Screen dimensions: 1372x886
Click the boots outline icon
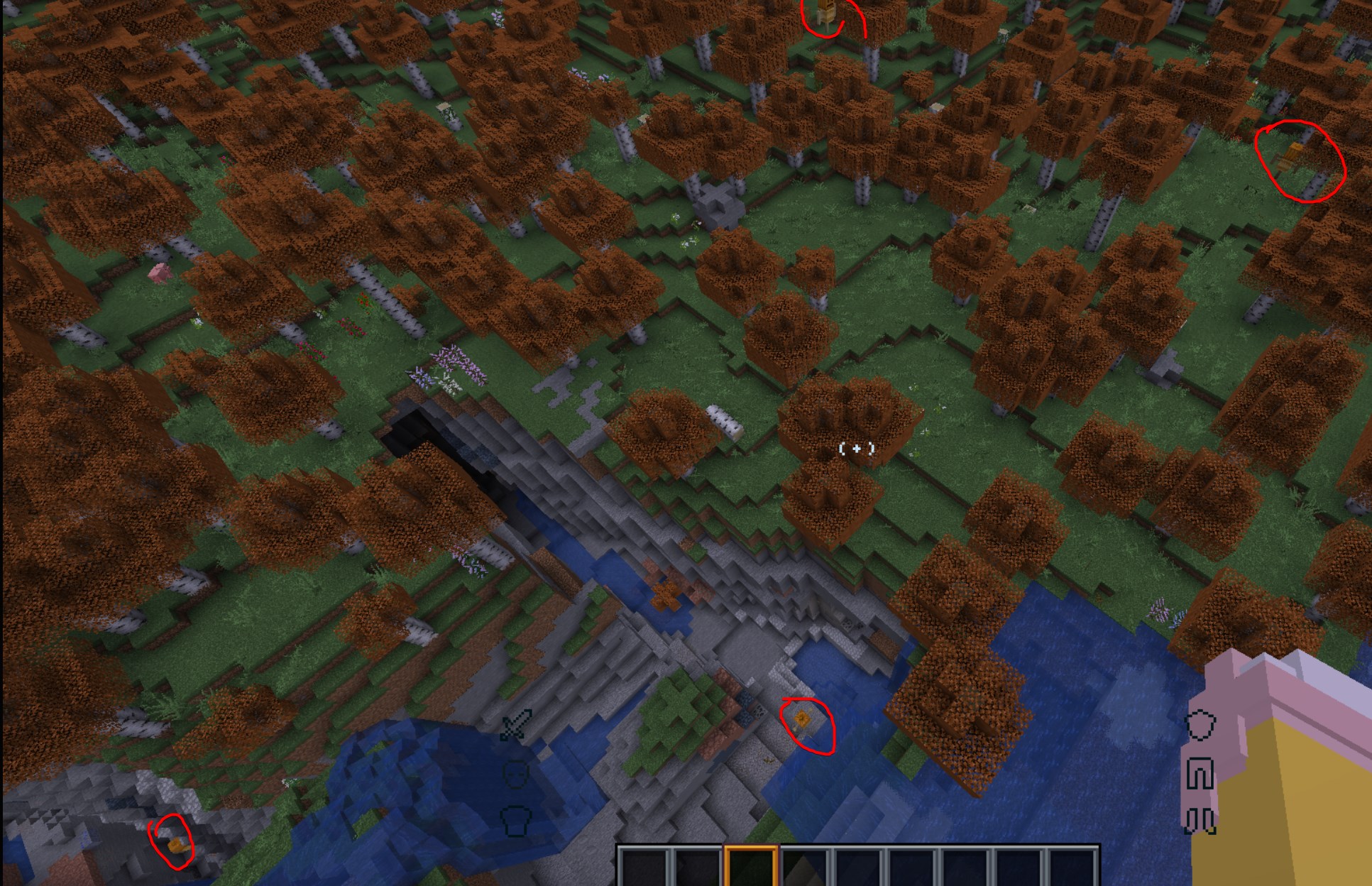1200,821
